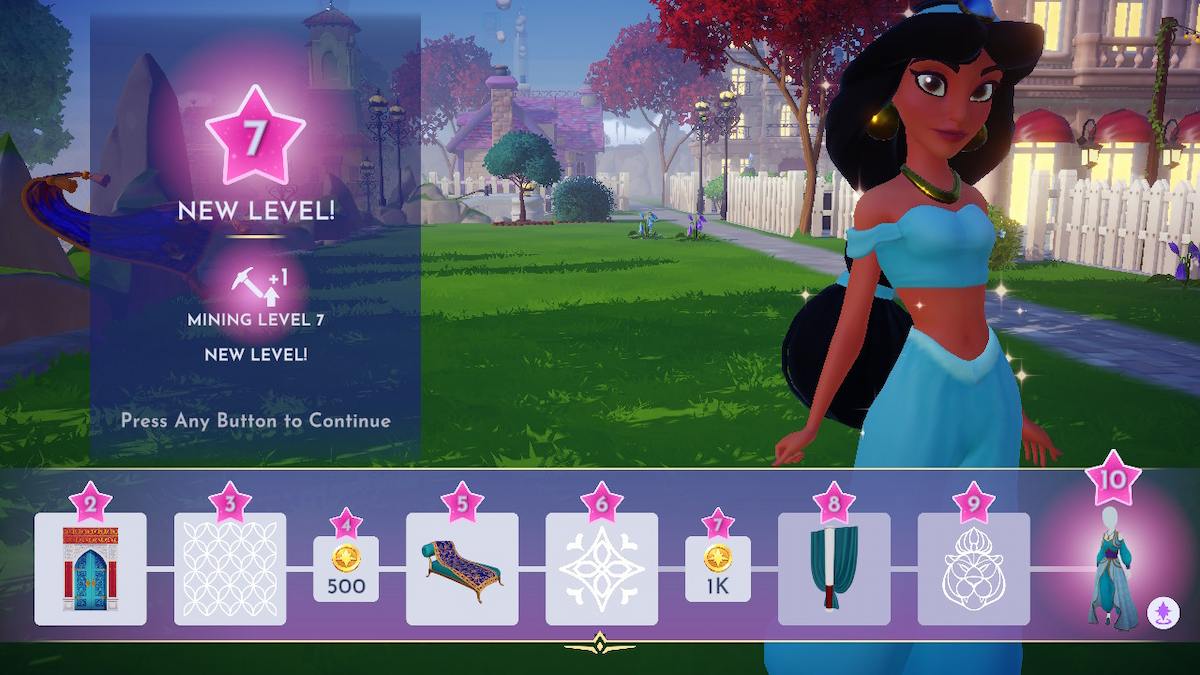
Task: Pick the level 5 chaise lounge reward
Action: coord(462,568)
